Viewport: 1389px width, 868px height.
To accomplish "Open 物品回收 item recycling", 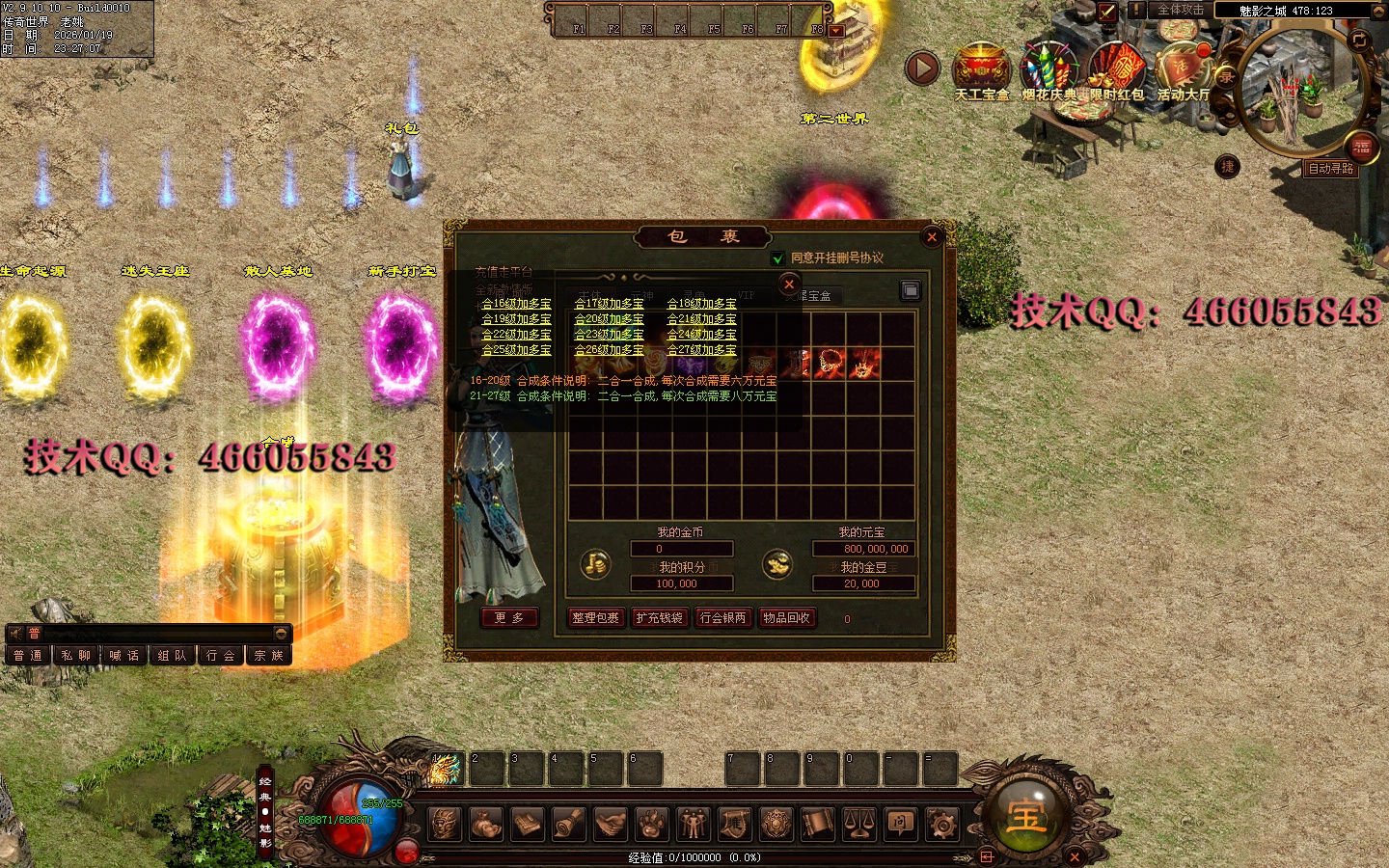I will coord(786,618).
